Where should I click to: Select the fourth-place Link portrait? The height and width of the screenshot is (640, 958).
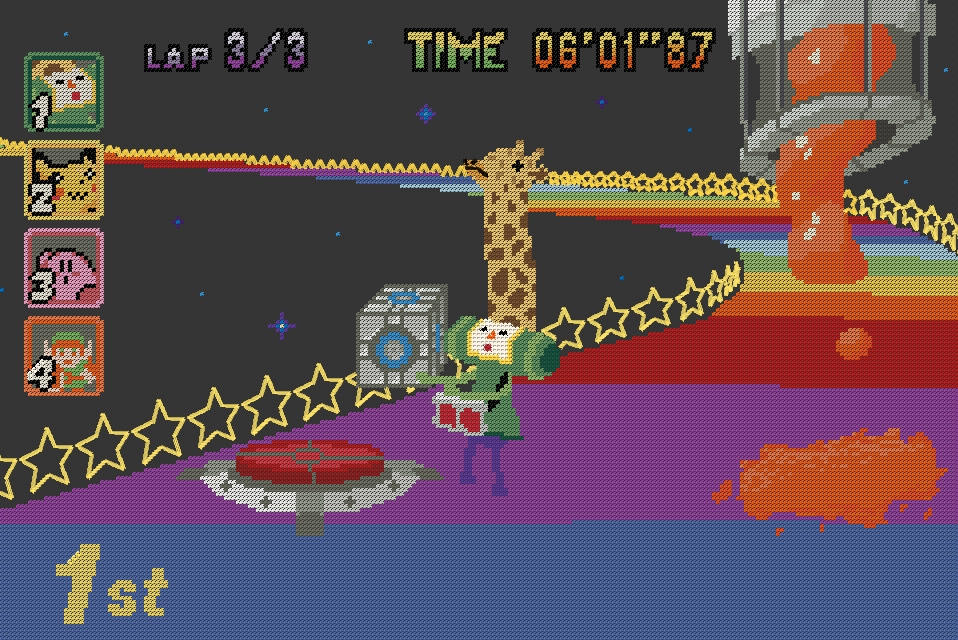[x=64, y=355]
